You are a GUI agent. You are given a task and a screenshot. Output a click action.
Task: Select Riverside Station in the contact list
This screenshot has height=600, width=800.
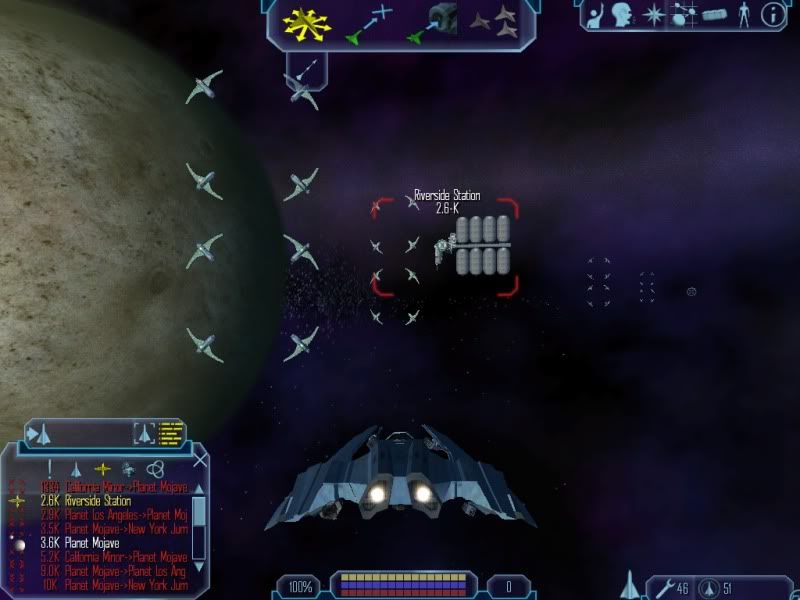coord(97,501)
